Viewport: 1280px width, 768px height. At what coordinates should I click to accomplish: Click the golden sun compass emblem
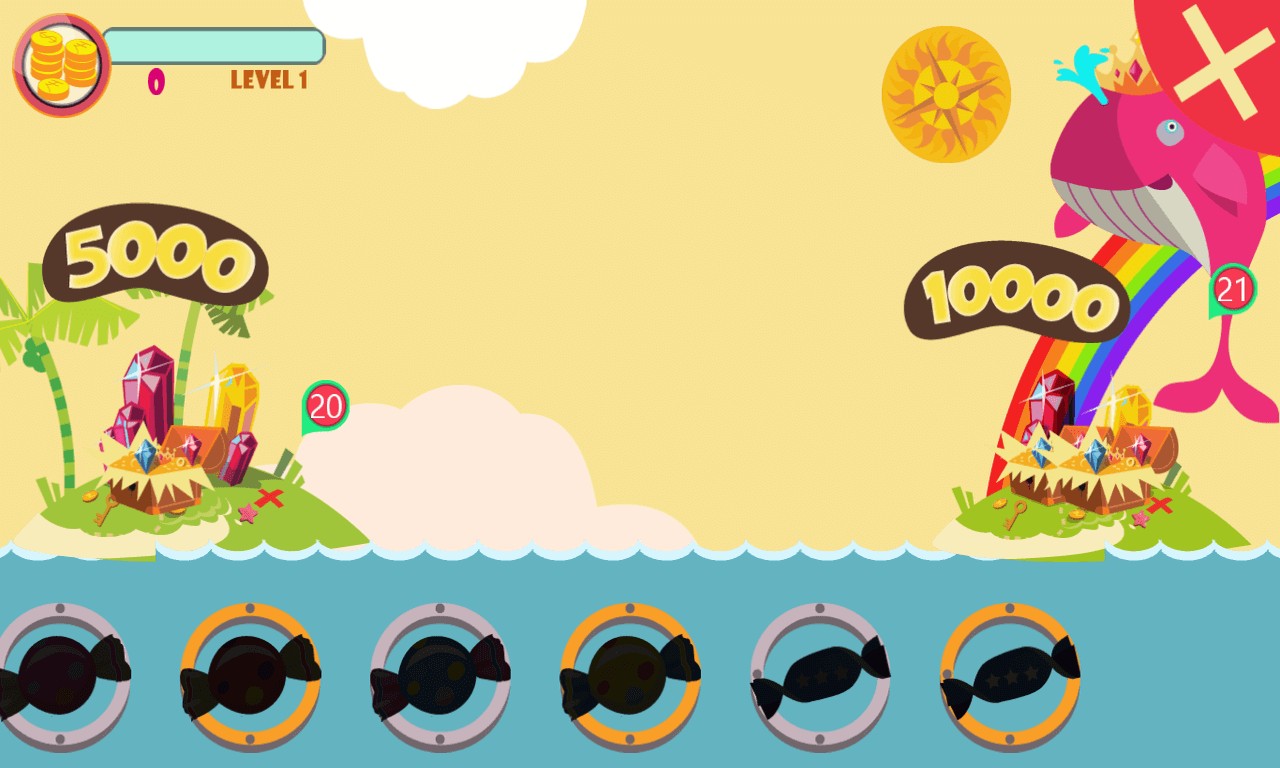point(946,95)
